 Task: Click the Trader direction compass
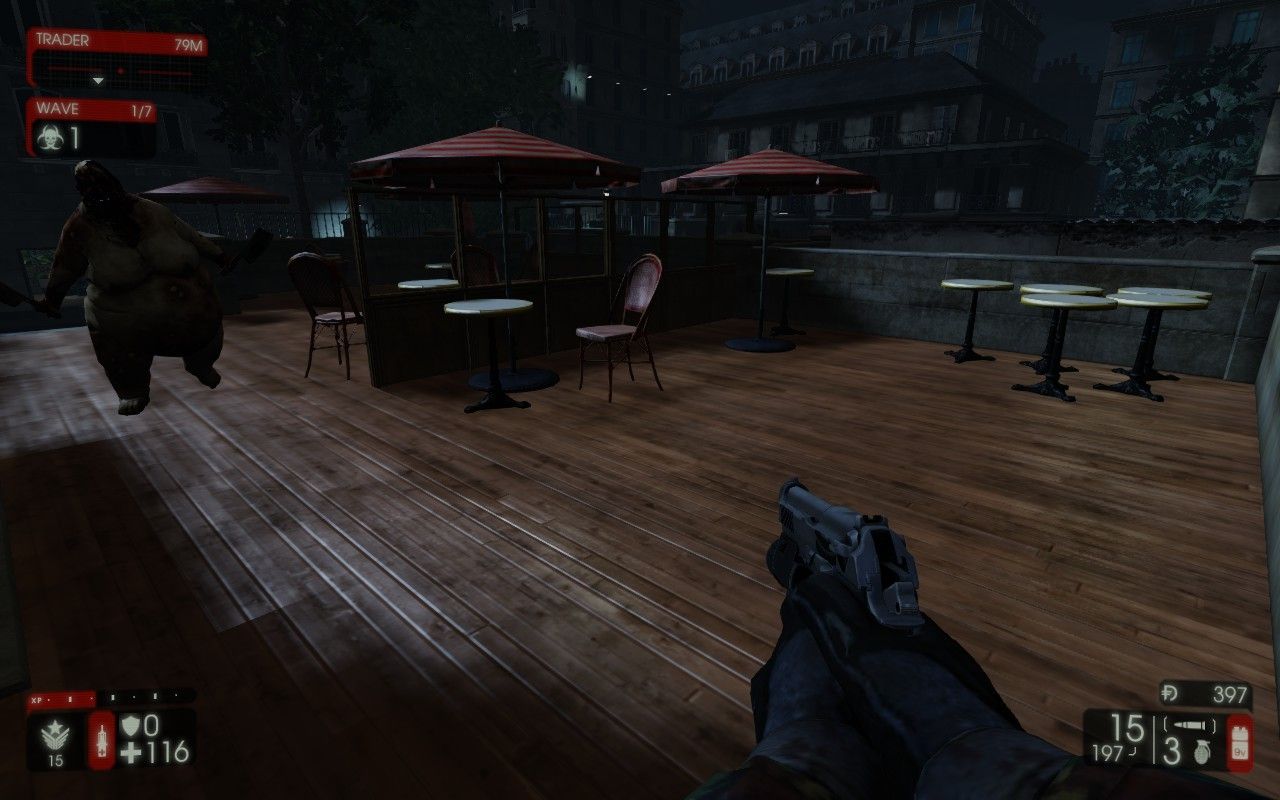(x=117, y=73)
